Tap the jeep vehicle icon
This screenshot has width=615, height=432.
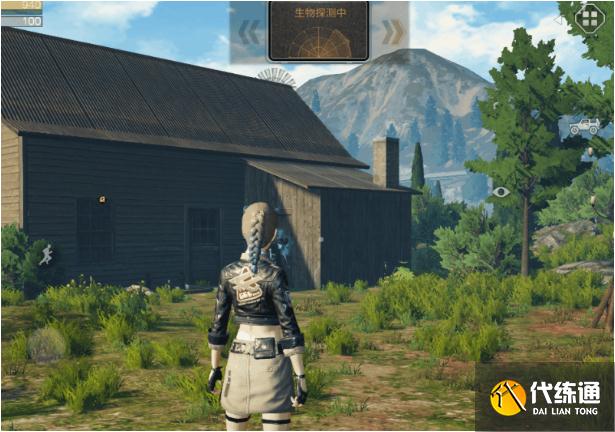584,127
